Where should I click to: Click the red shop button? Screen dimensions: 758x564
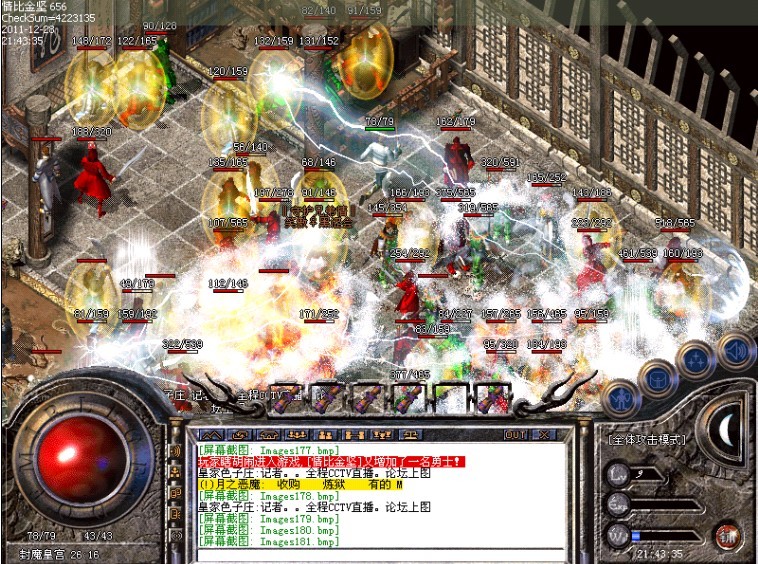[727, 536]
